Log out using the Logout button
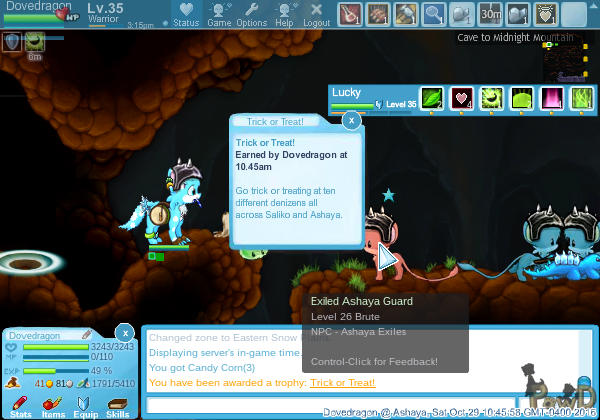 (x=316, y=14)
